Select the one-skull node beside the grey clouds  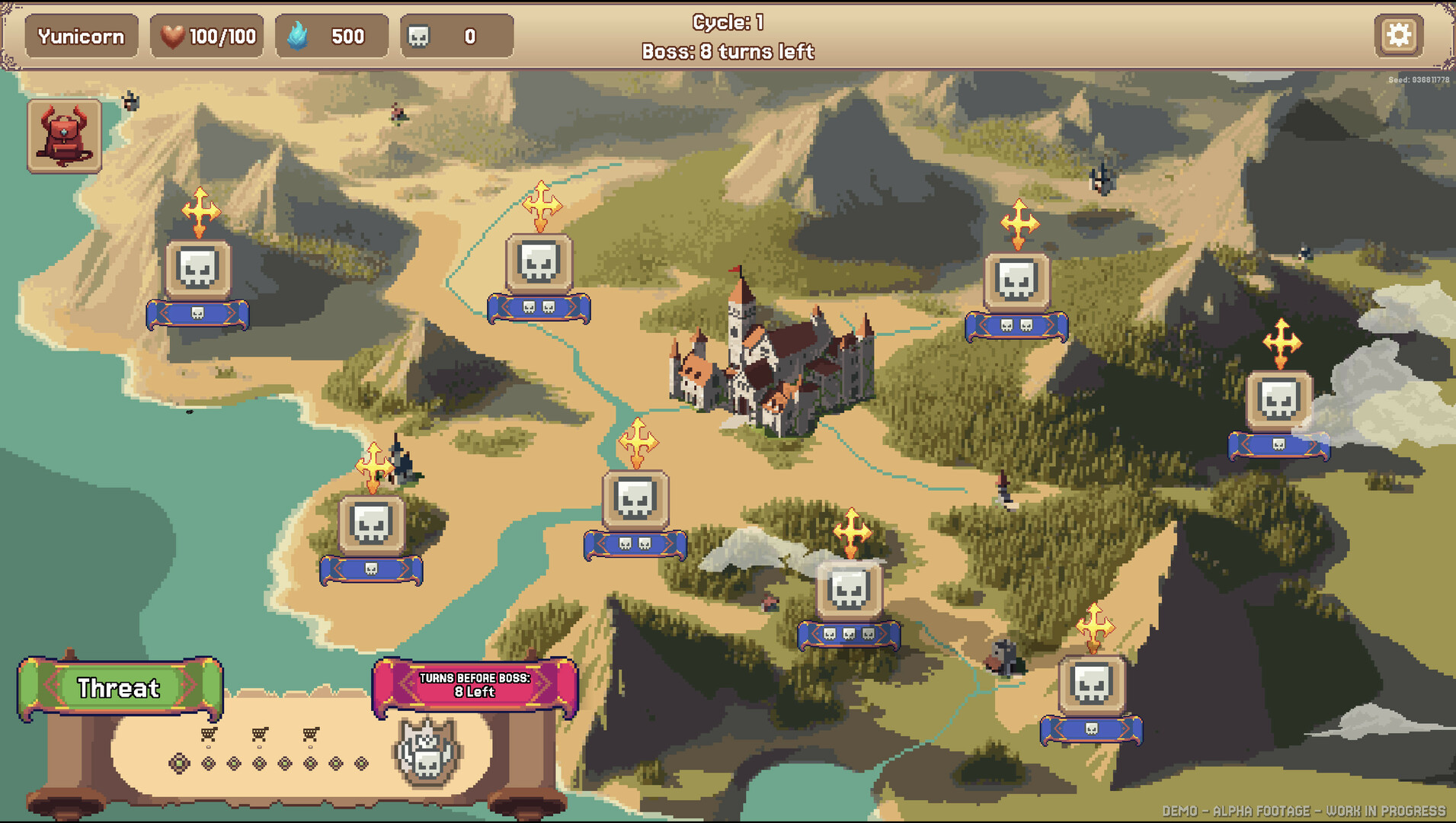click(x=1278, y=399)
